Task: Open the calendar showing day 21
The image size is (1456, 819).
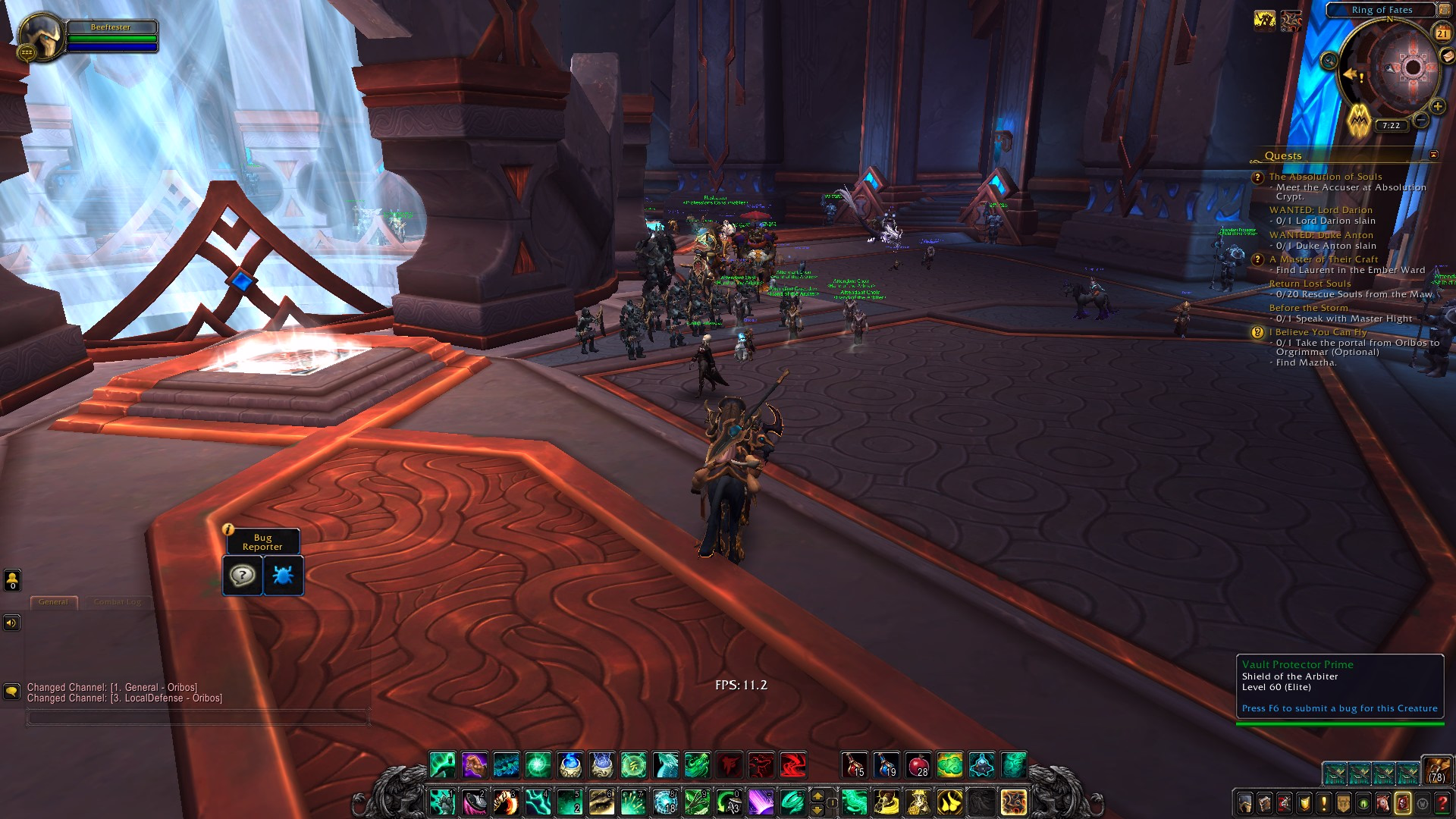Action: tap(1442, 33)
